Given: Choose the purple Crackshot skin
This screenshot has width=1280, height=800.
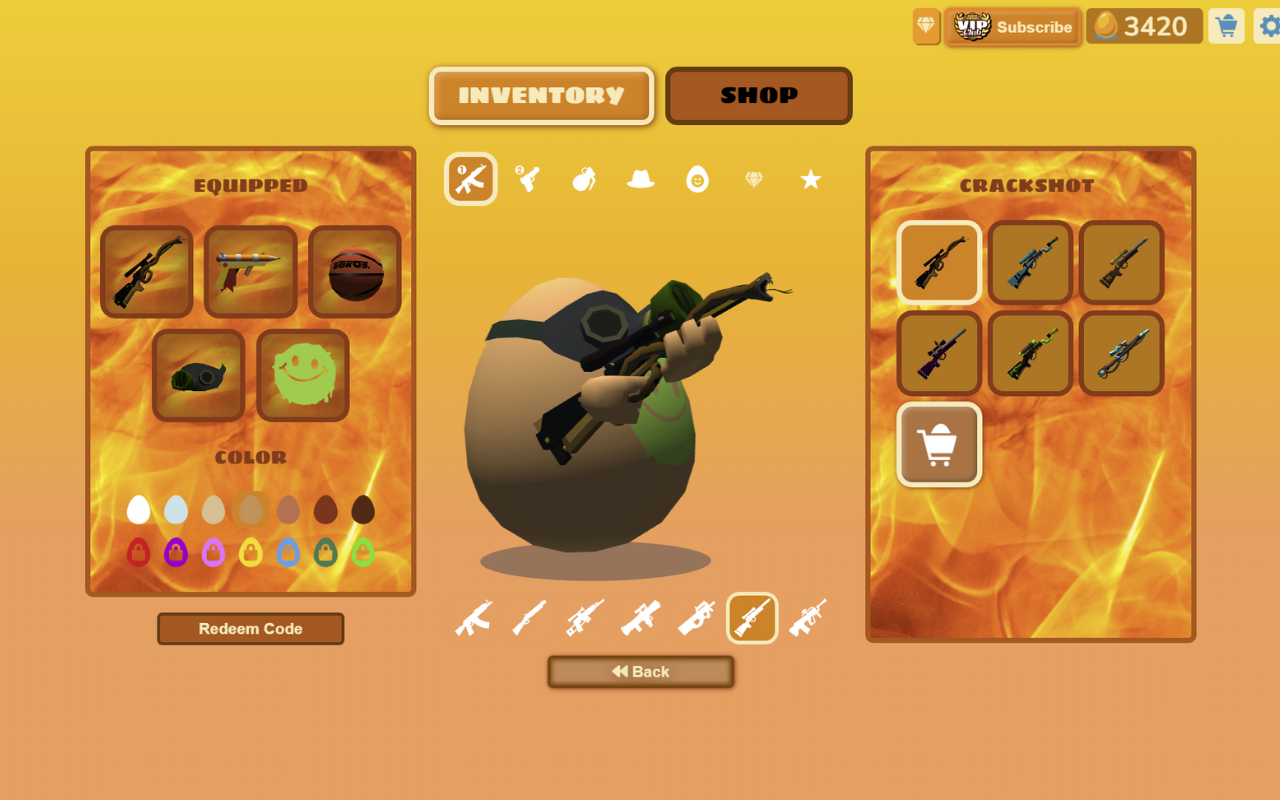Looking at the screenshot, I should [939, 353].
